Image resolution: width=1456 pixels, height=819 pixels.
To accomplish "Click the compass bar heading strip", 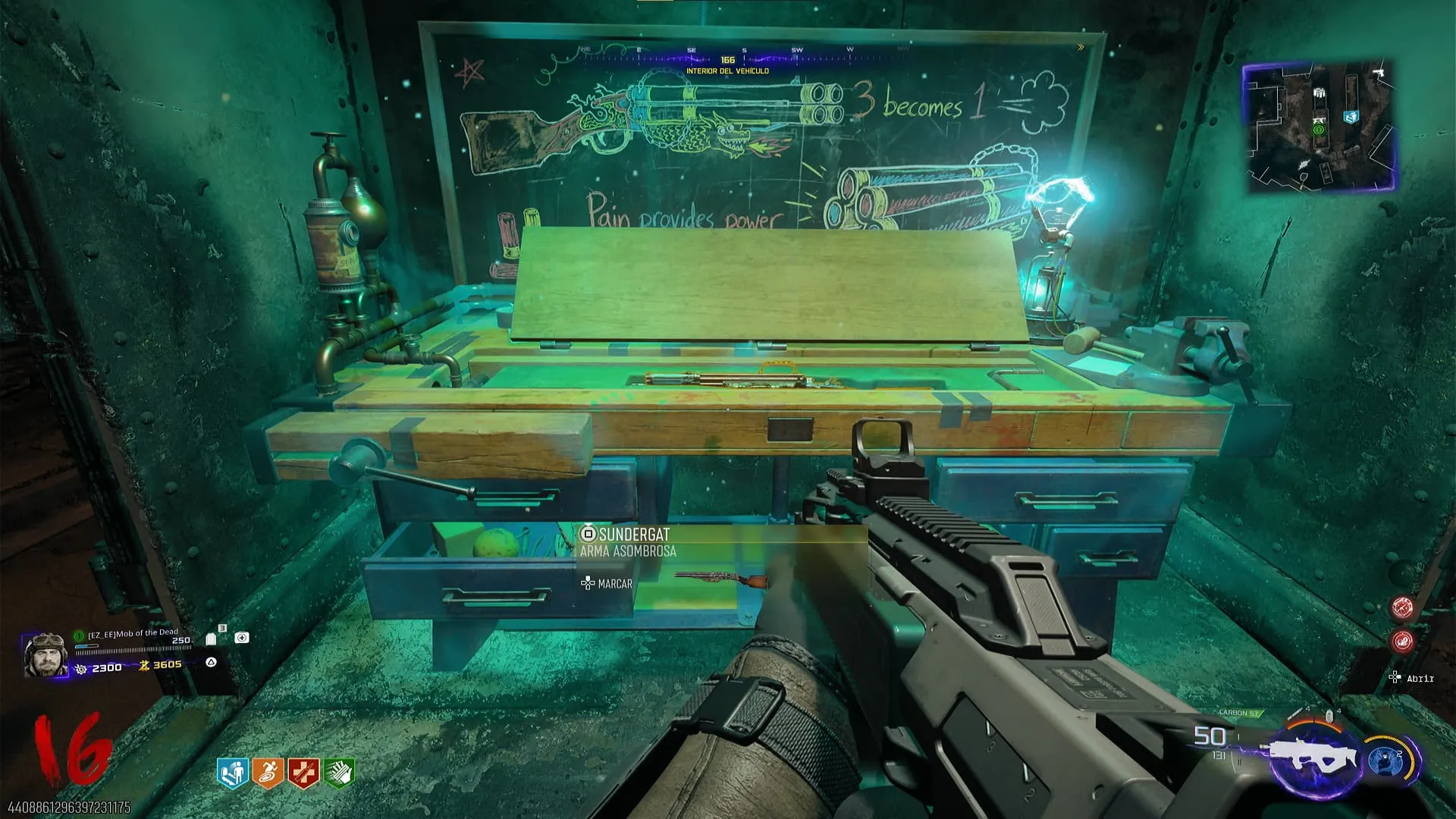I will click(x=728, y=55).
